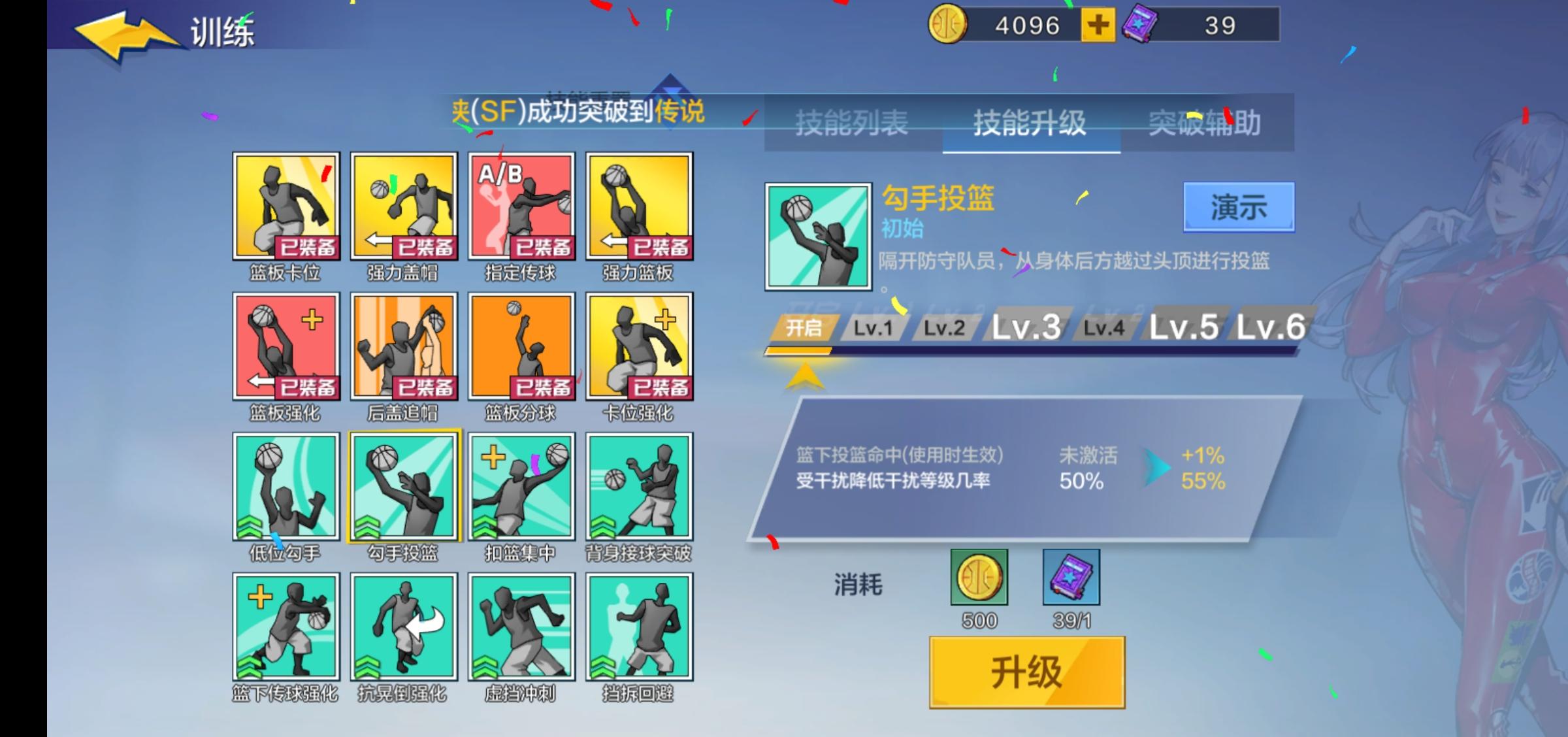Select the 强力盖帽 skill icon

403,206
